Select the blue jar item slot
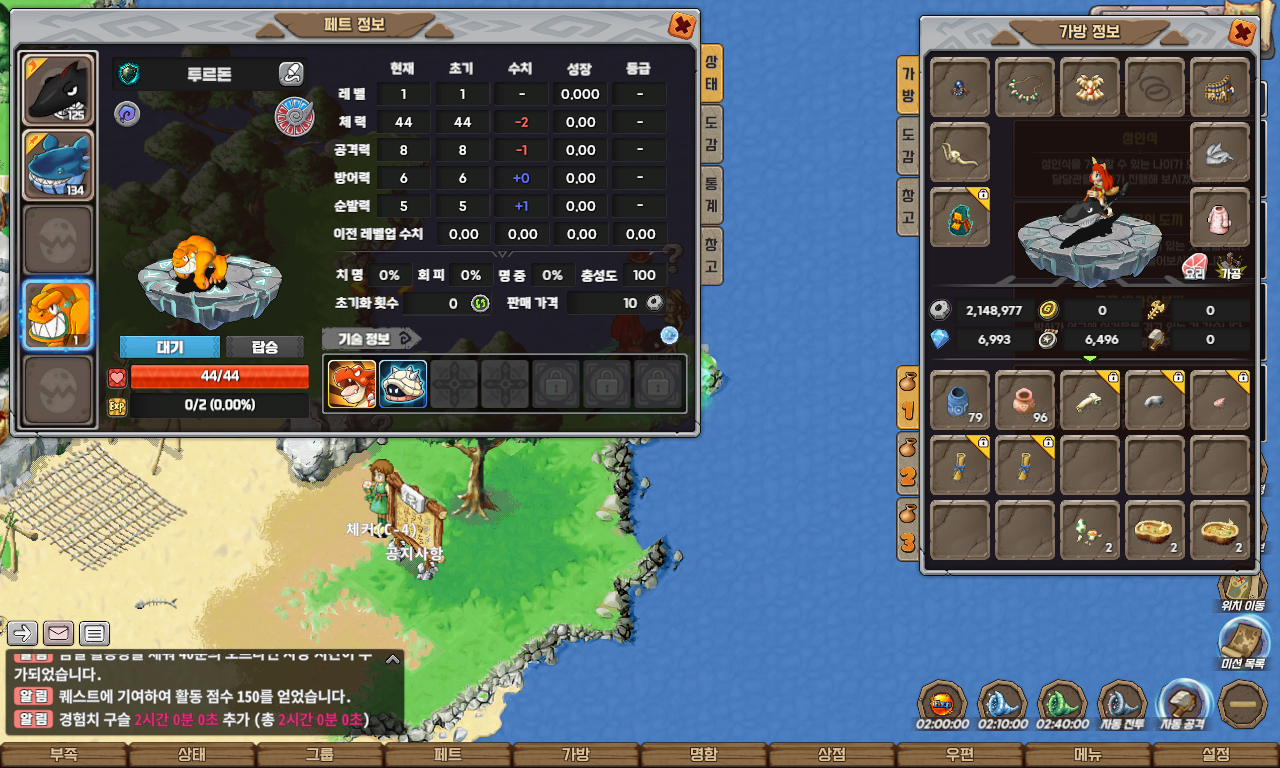Image resolution: width=1280 pixels, height=768 pixels. pos(960,400)
